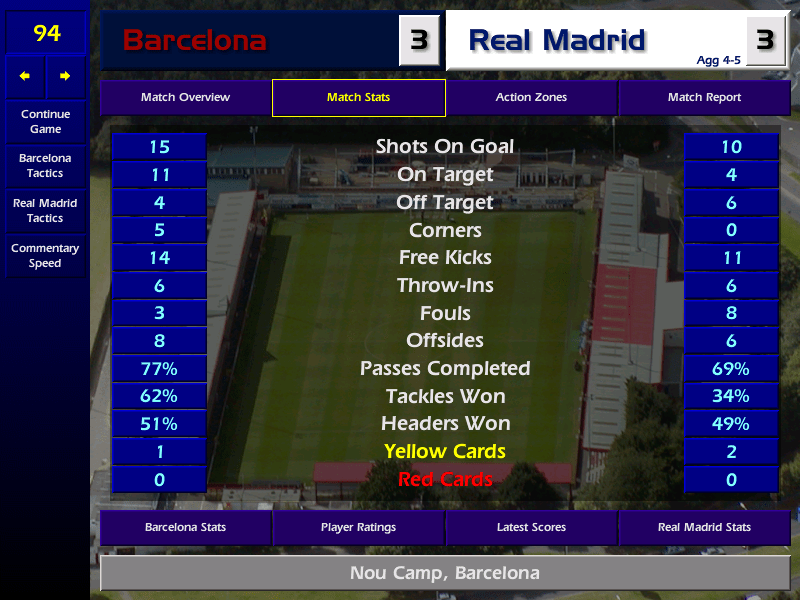
Task: Show Player Ratings
Action: pyautogui.click(x=358, y=527)
